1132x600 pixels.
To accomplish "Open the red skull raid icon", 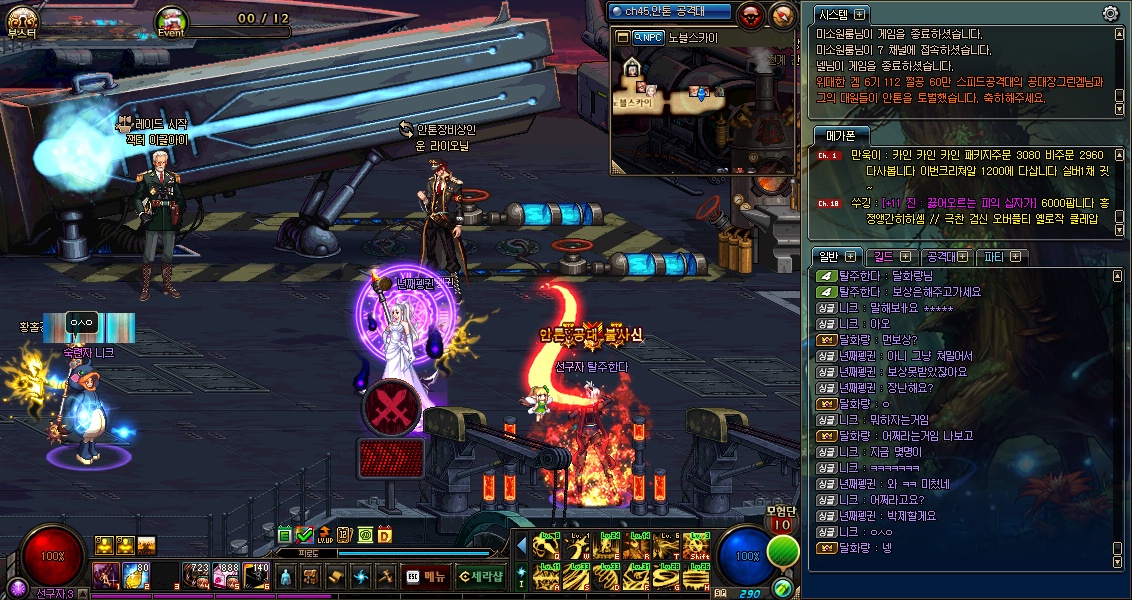I will pos(750,14).
